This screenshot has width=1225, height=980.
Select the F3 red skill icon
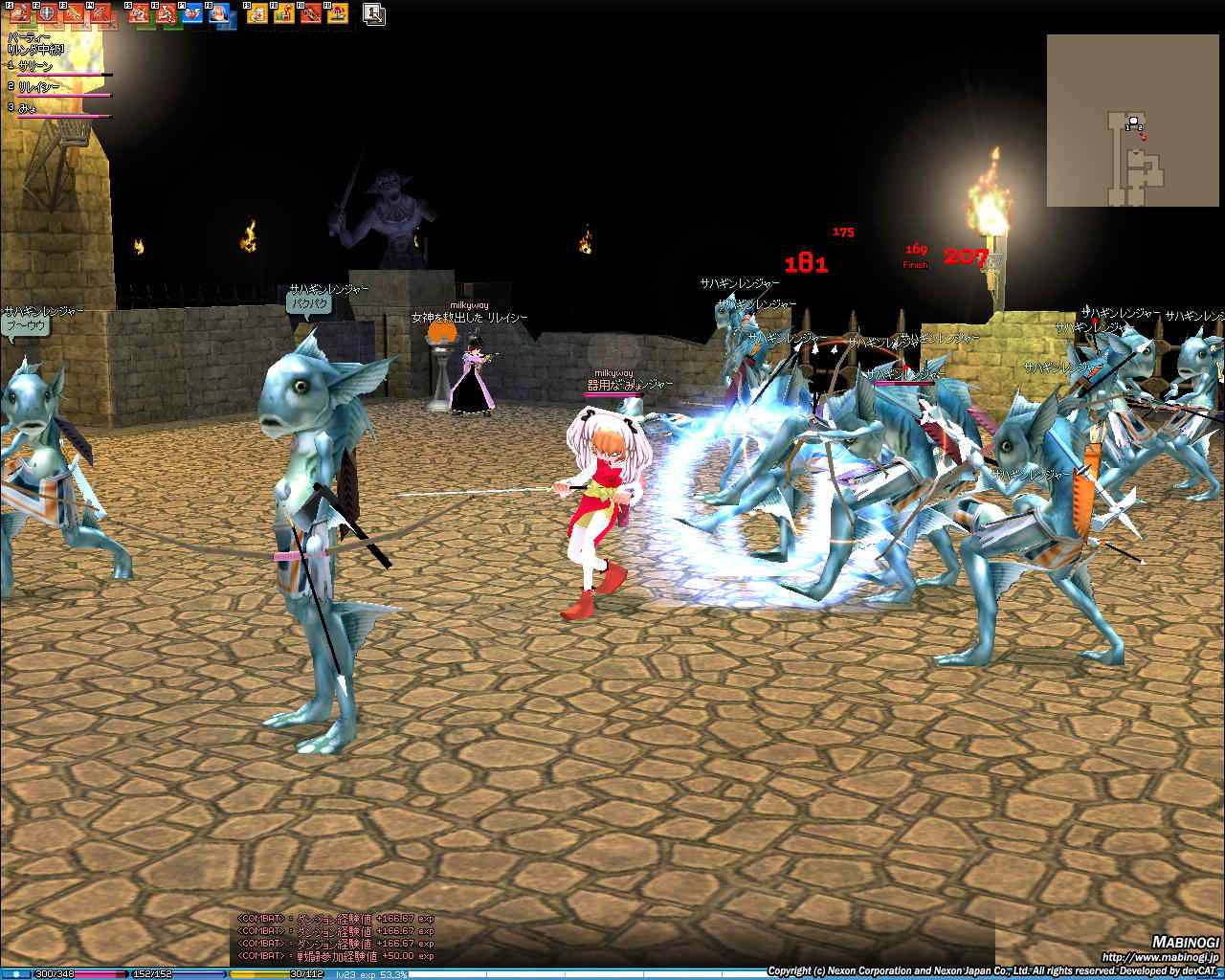pyautogui.click(x=73, y=14)
